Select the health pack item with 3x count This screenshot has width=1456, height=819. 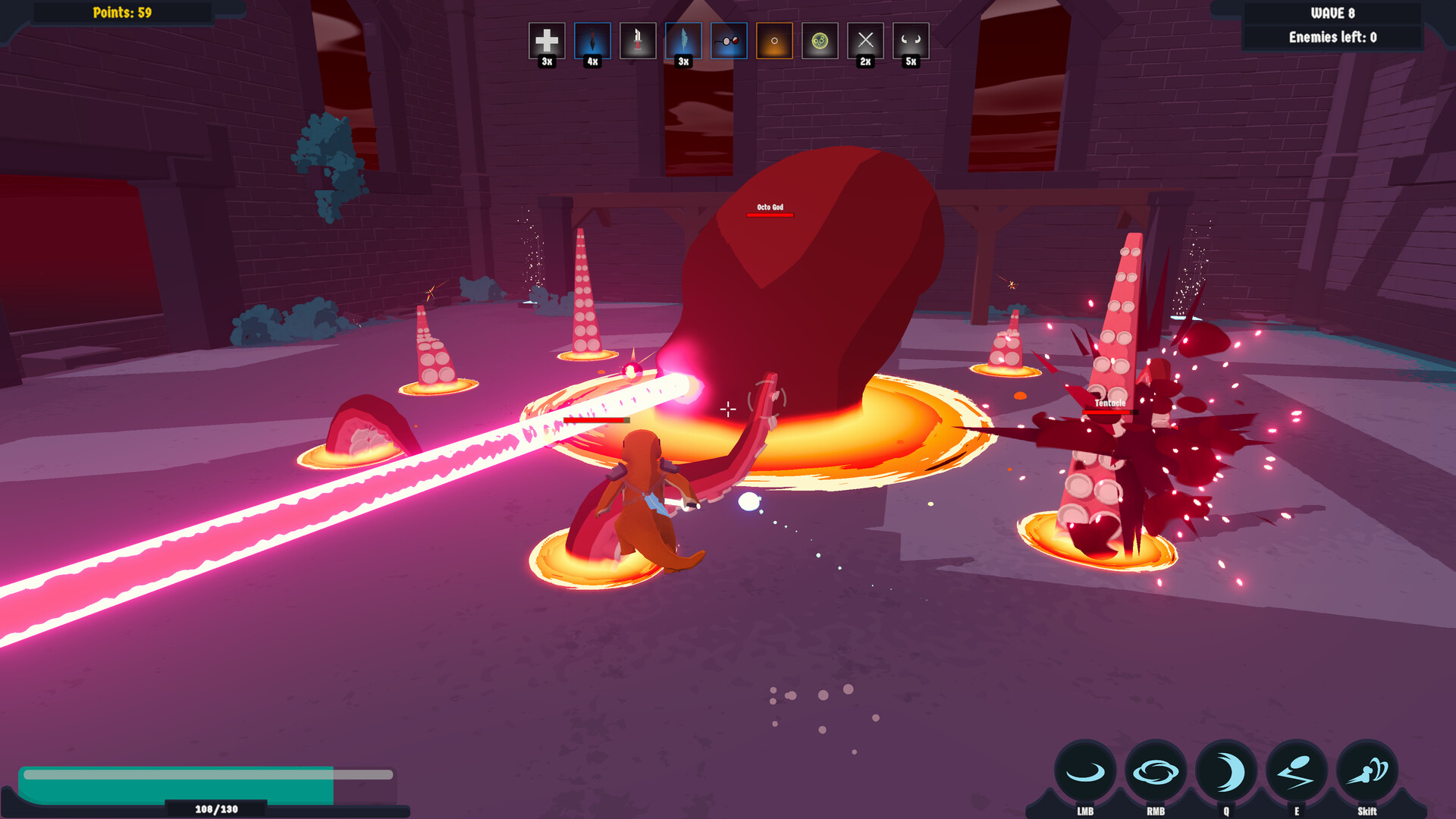pos(548,40)
